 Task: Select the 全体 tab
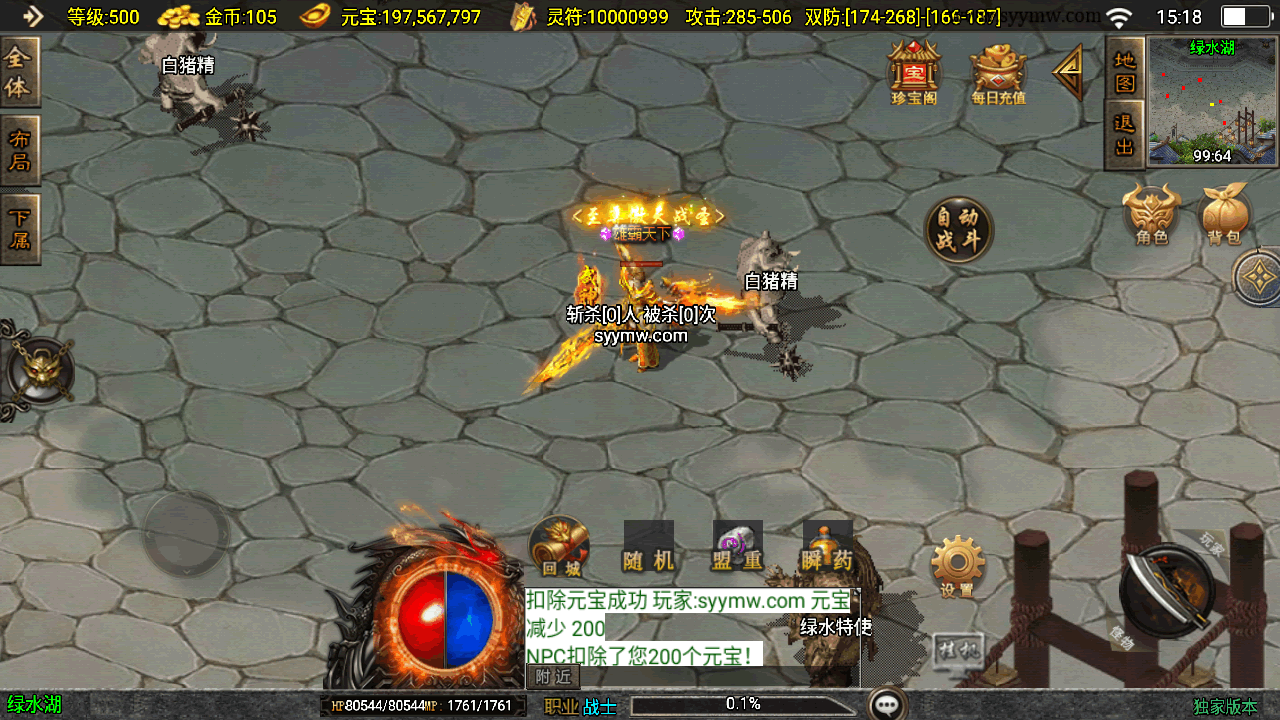click(x=19, y=73)
